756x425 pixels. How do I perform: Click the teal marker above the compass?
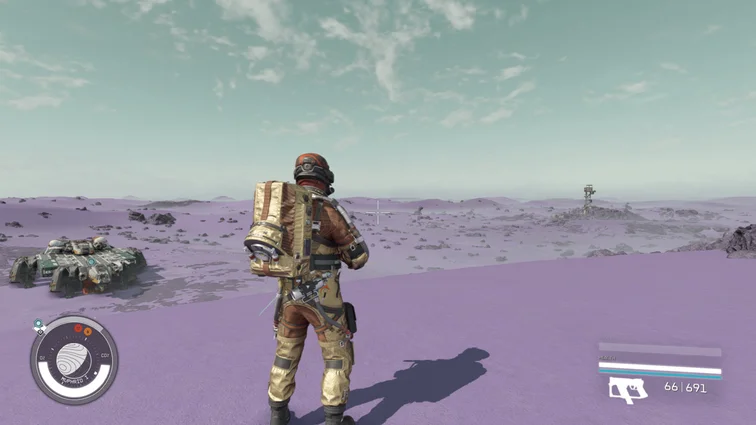point(38,324)
